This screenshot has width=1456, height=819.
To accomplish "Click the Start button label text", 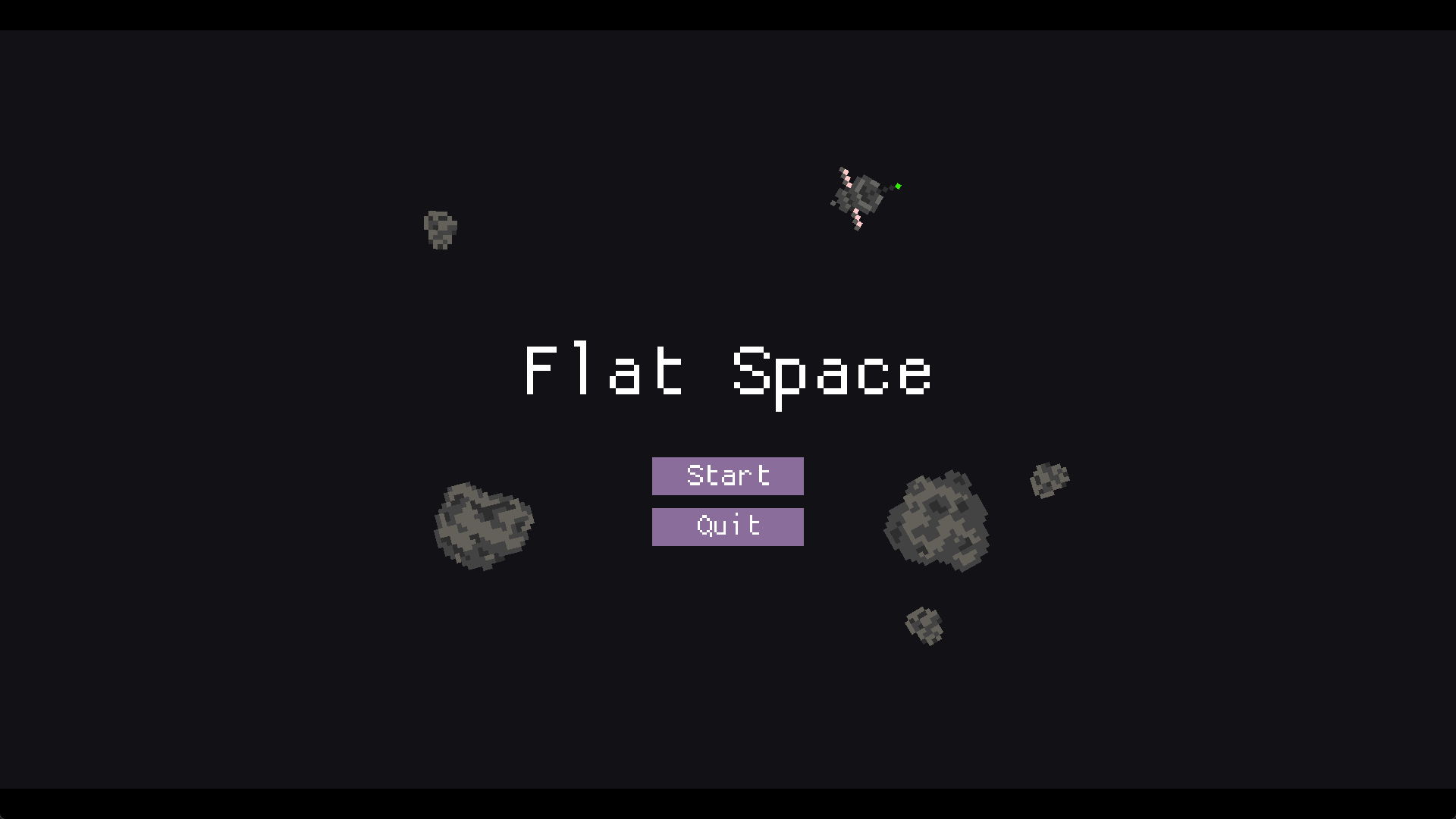I will tap(727, 475).
